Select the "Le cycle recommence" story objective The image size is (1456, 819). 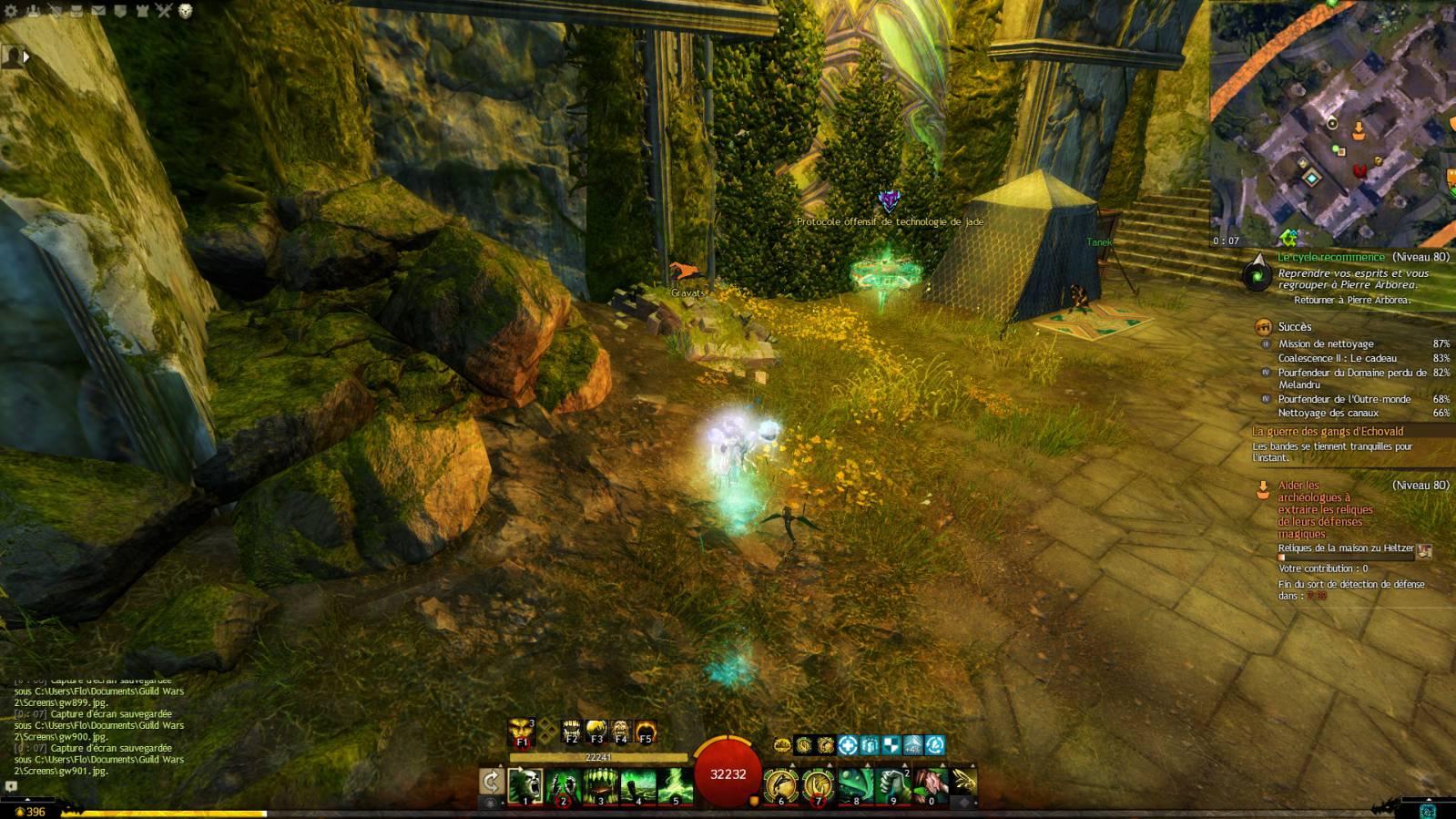(1330, 258)
